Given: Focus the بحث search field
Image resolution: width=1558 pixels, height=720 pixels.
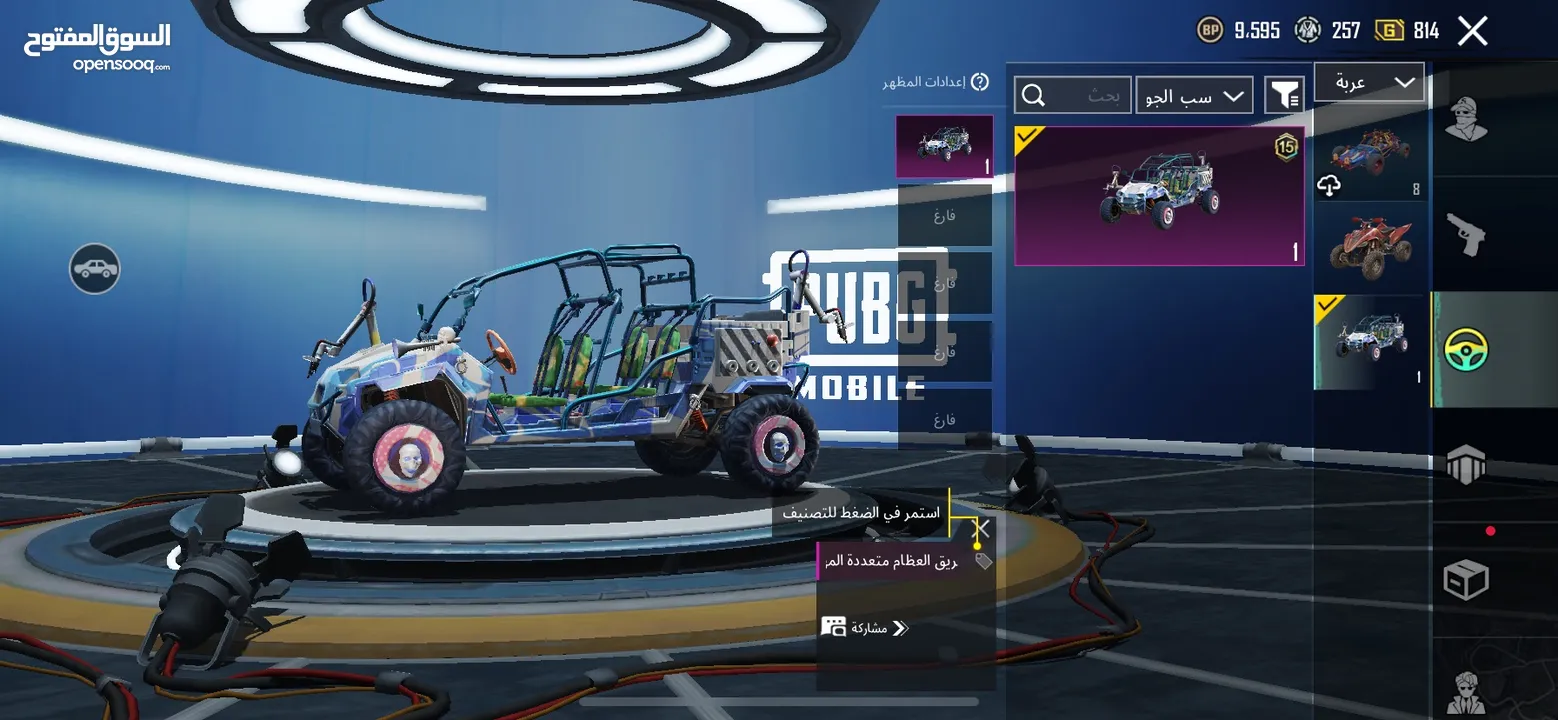Looking at the screenshot, I should click(1073, 96).
